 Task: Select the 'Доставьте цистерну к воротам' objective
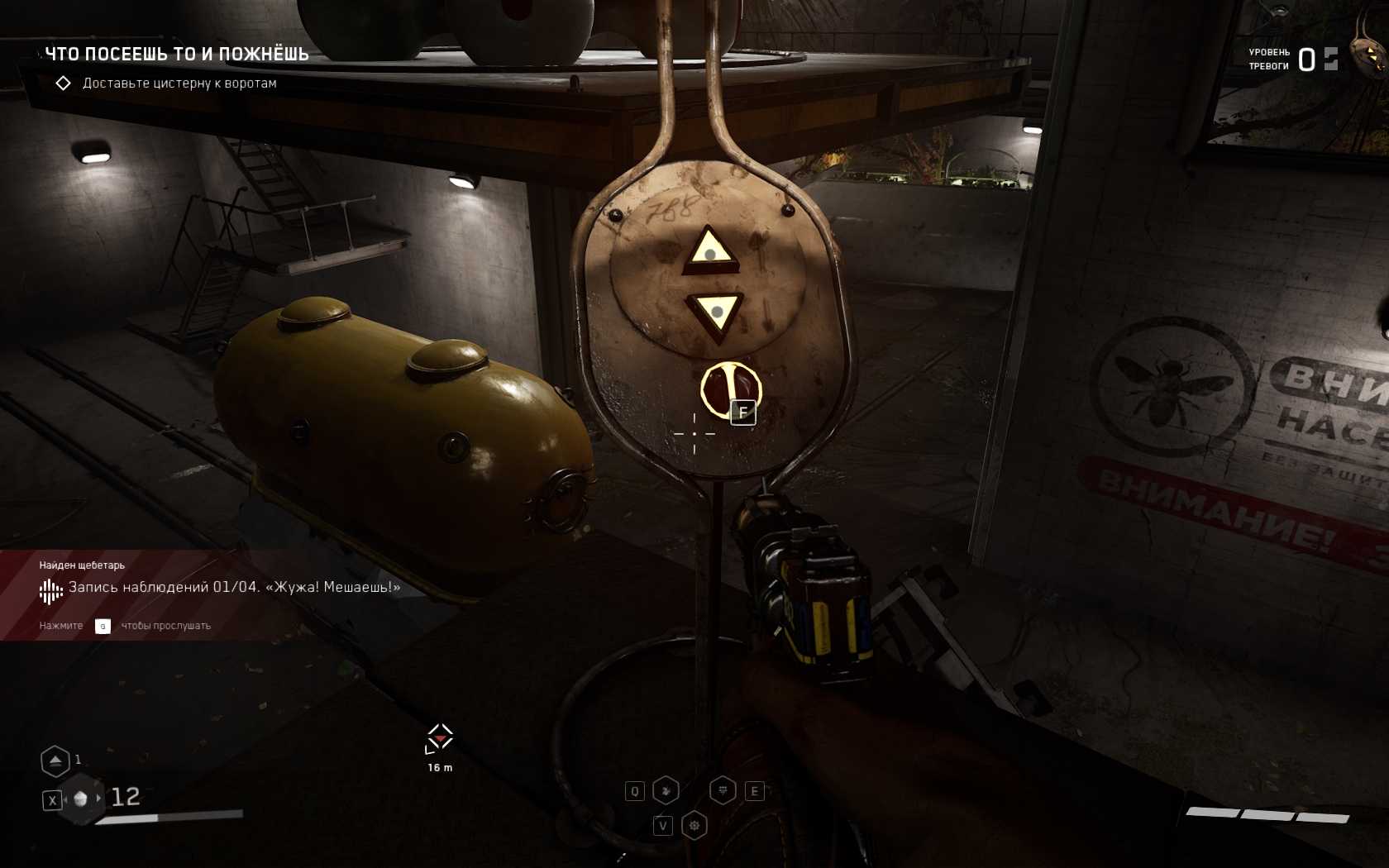tap(179, 83)
